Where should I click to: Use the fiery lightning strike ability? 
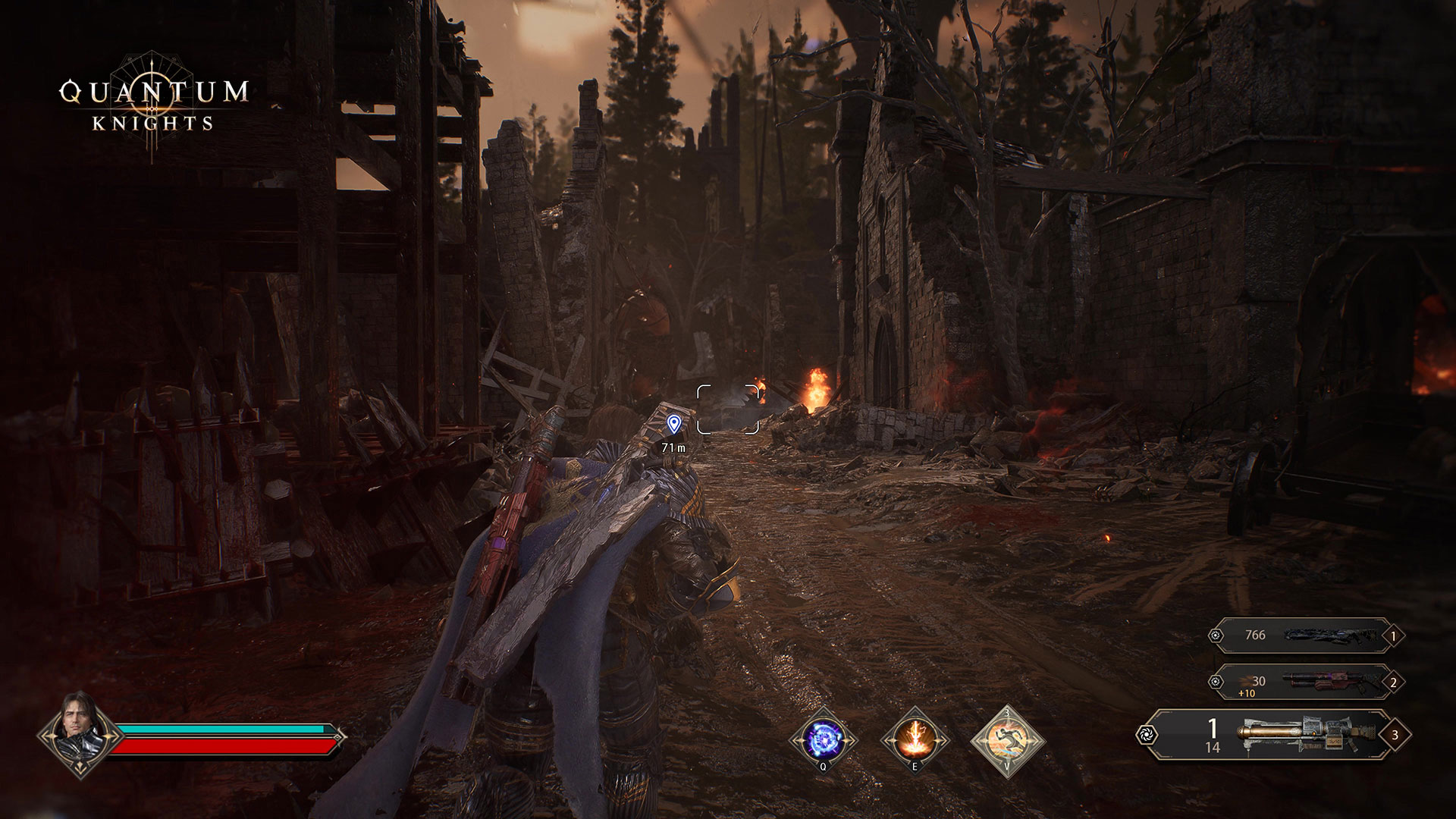pyautogui.click(x=915, y=739)
